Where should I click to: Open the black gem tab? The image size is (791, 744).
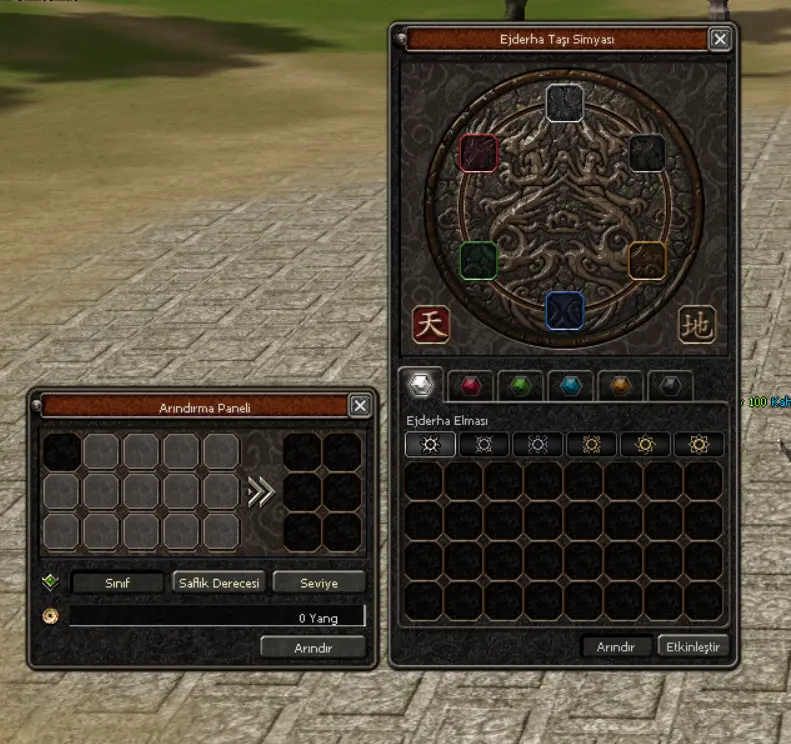[x=671, y=386]
